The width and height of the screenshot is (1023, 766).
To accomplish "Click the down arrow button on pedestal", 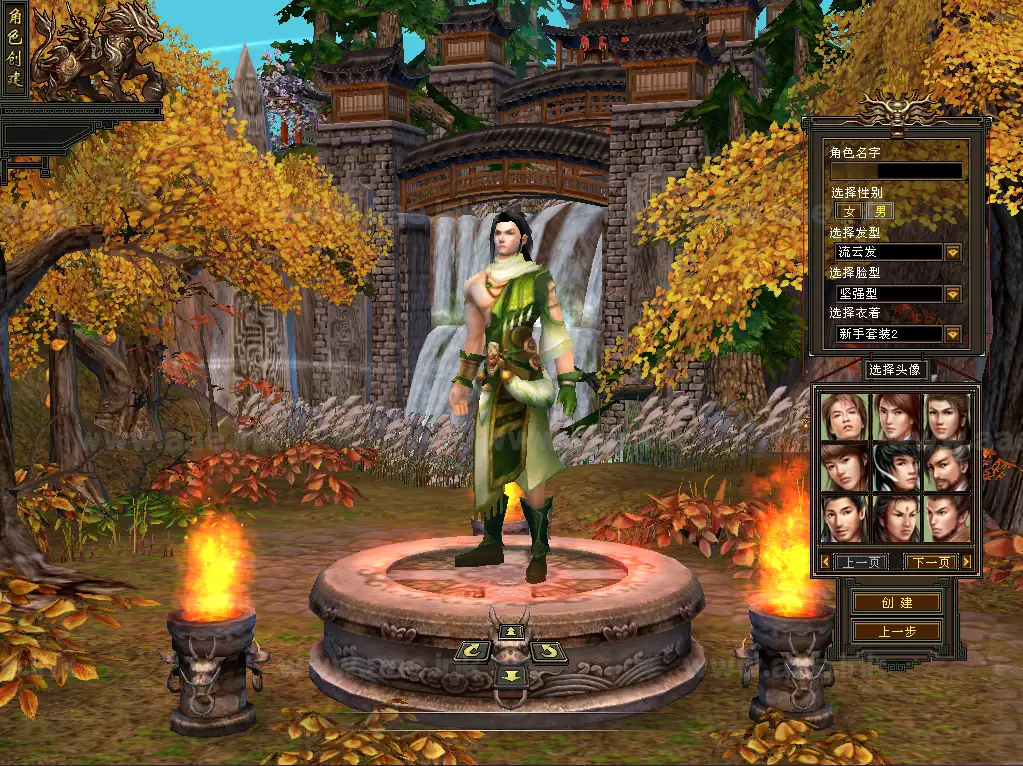I will [x=511, y=676].
